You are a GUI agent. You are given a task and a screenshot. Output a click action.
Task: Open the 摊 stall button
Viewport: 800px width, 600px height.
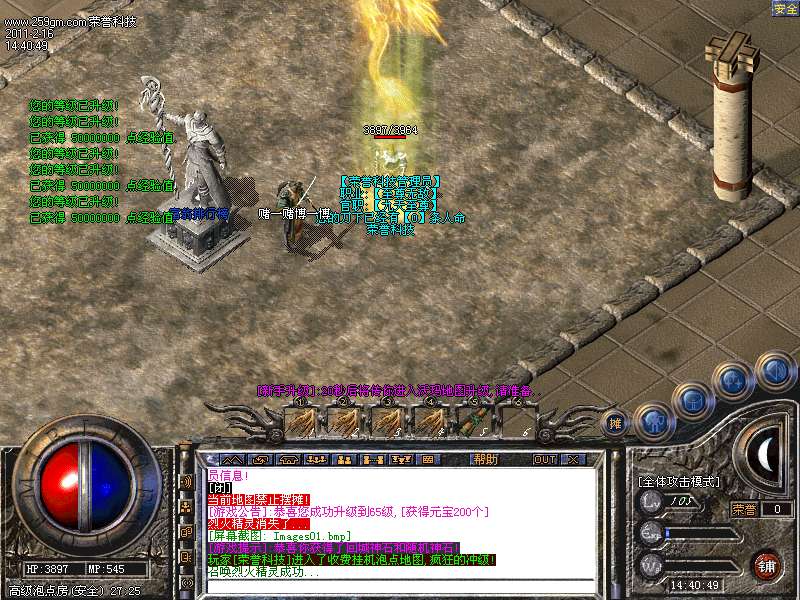point(616,422)
